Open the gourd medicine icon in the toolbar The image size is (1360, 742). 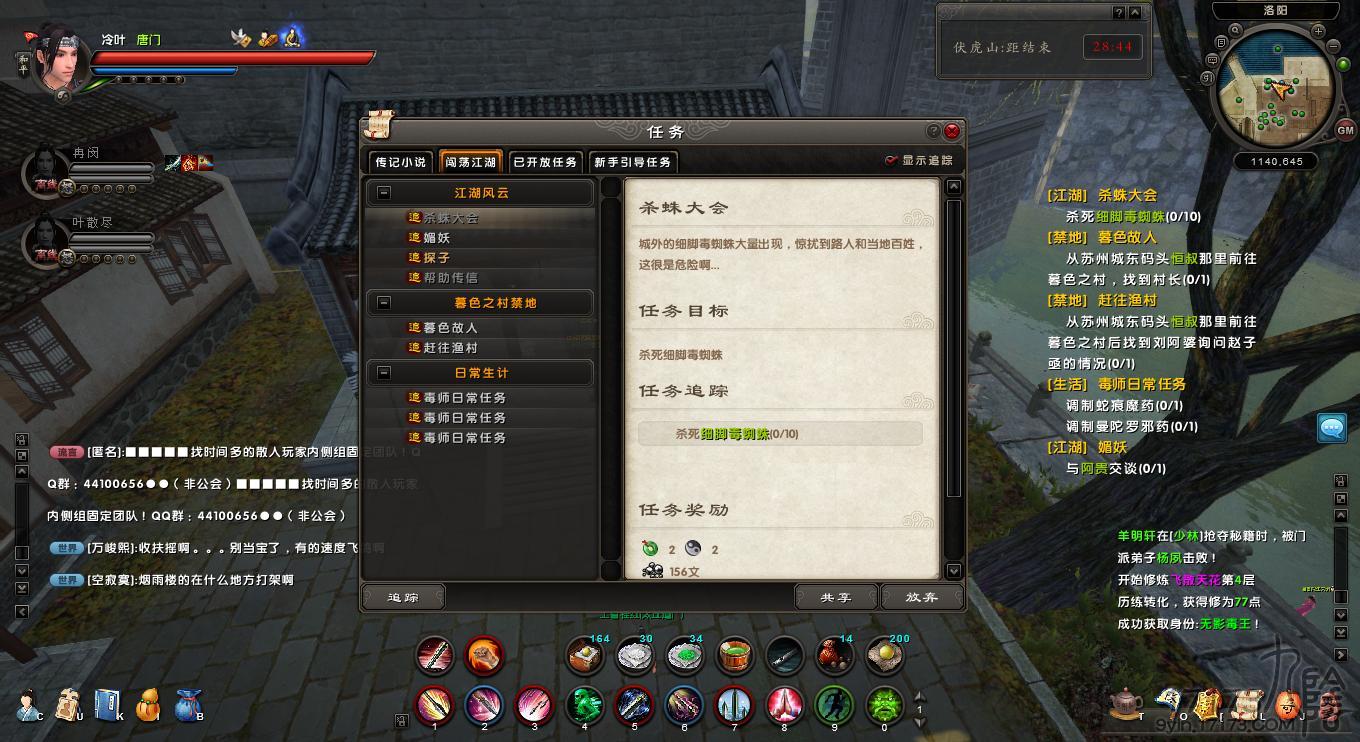click(x=148, y=704)
